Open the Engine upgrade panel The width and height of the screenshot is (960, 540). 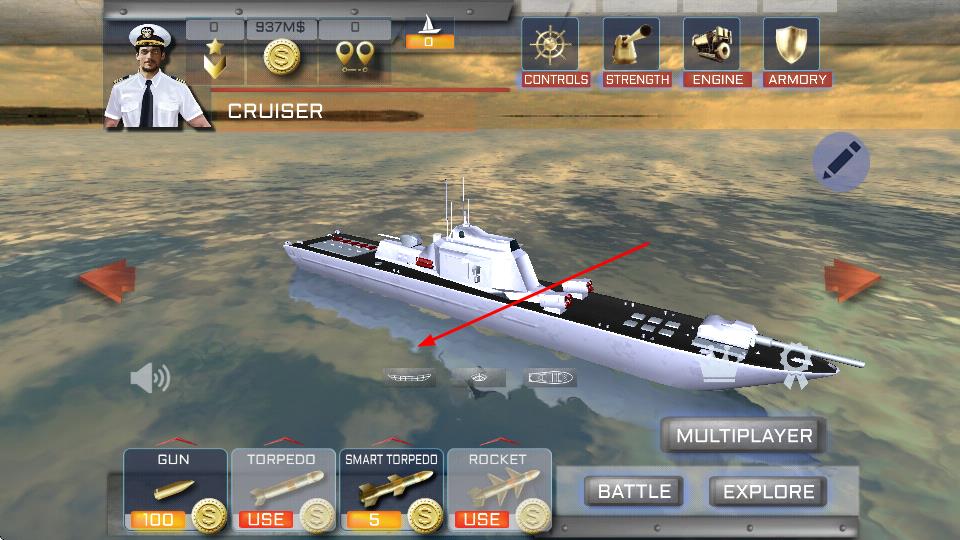coord(717,52)
